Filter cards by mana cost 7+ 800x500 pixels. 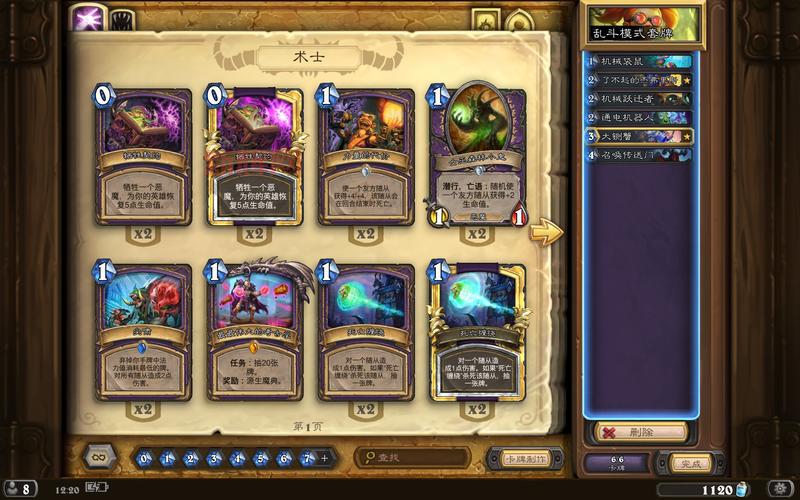coord(307,458)
